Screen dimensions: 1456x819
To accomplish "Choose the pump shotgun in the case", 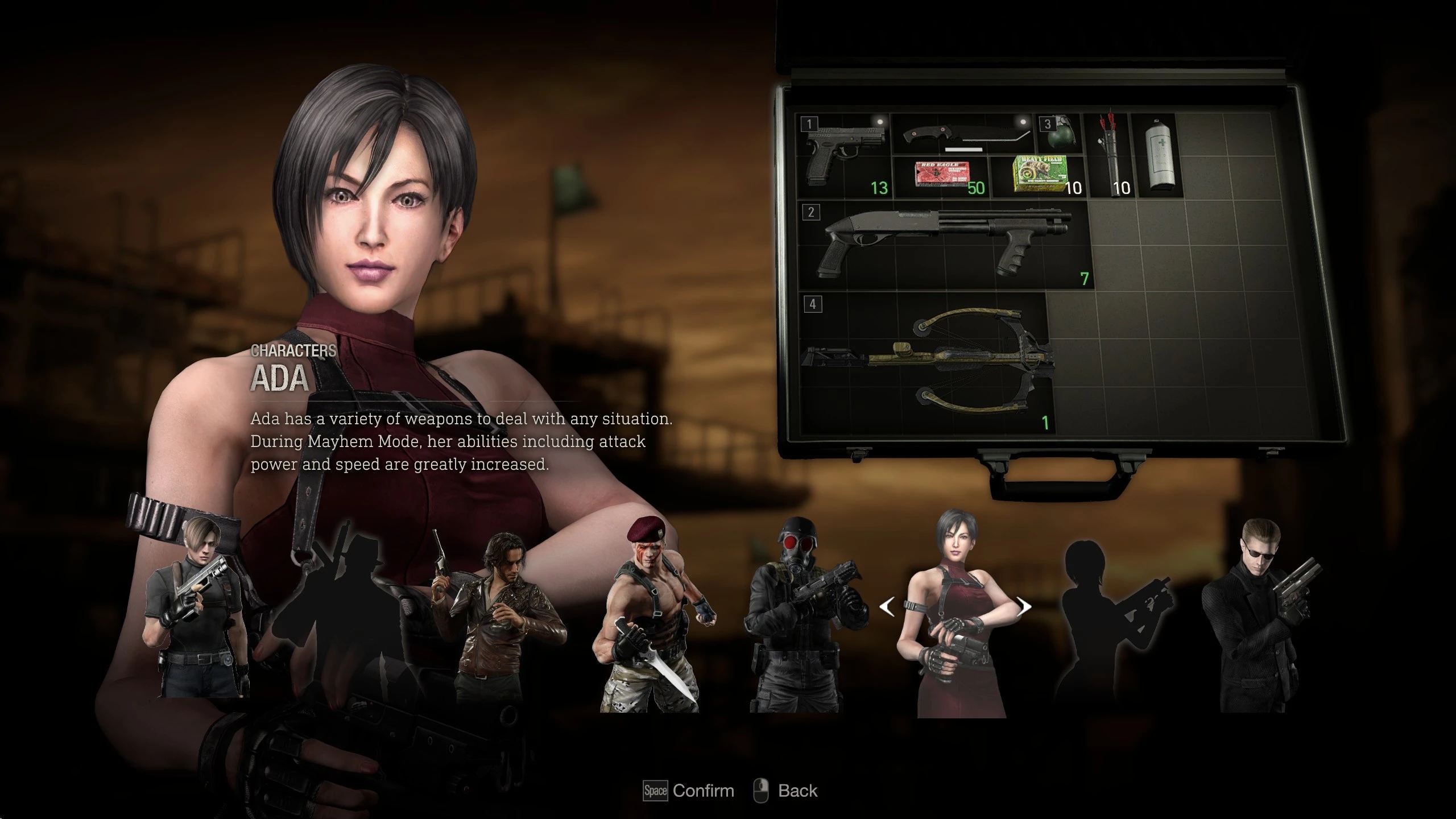I will pyautogui.click(x=944, y=245).
